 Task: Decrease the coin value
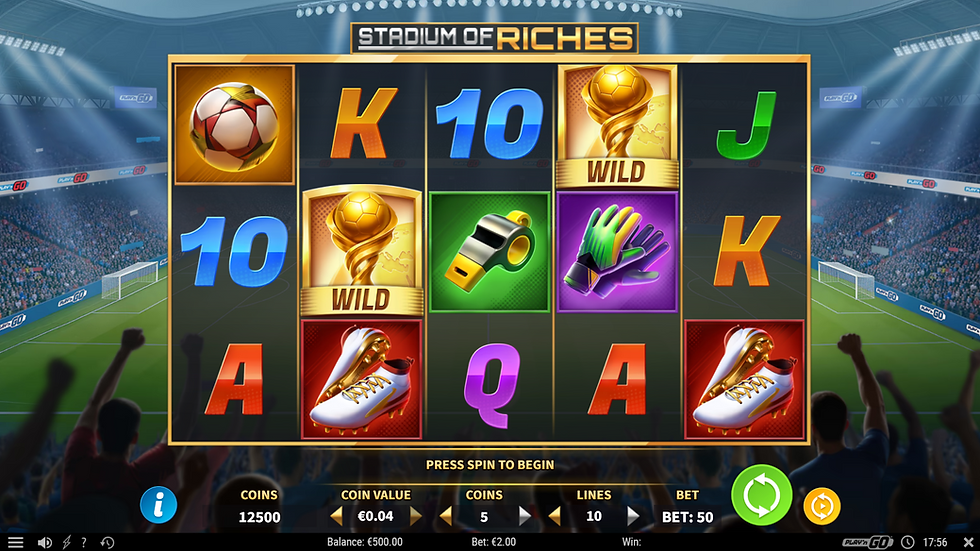pyautogui.click(x=336, y=517)
